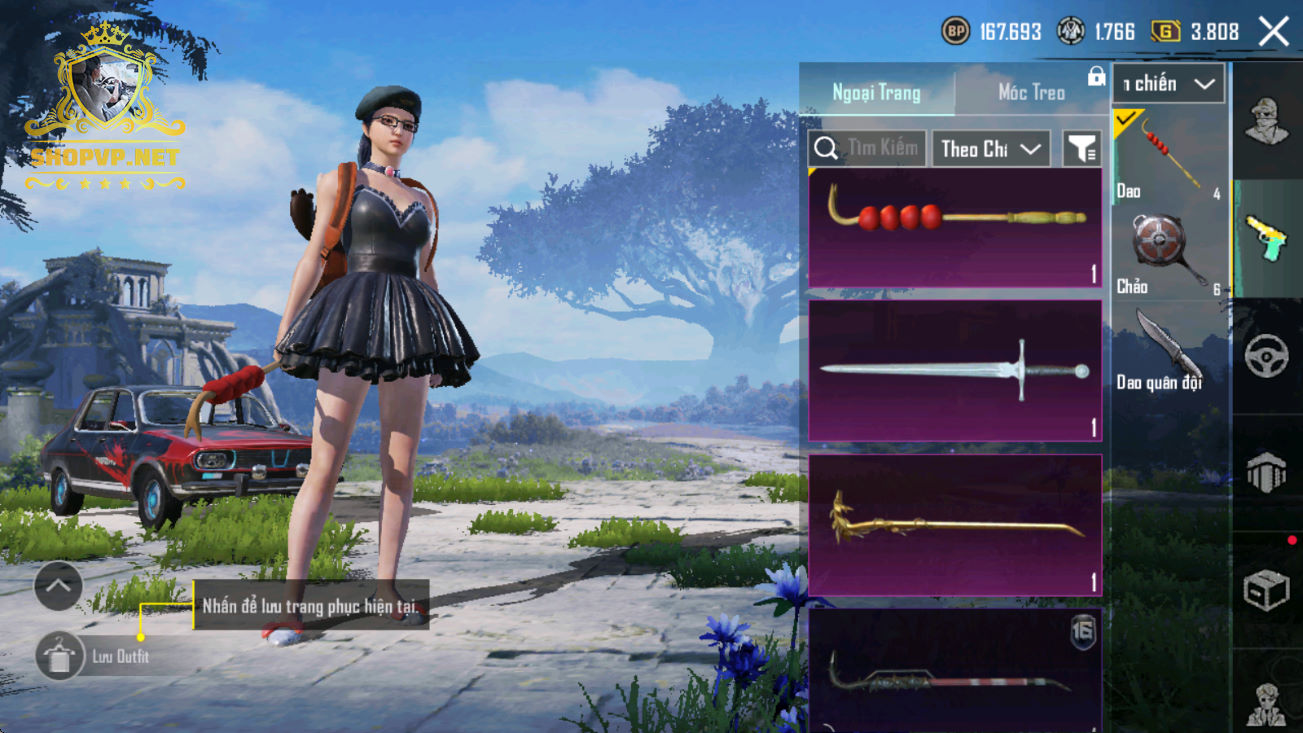Switch to the Ngoại Trang tab

tap(876, 93)
